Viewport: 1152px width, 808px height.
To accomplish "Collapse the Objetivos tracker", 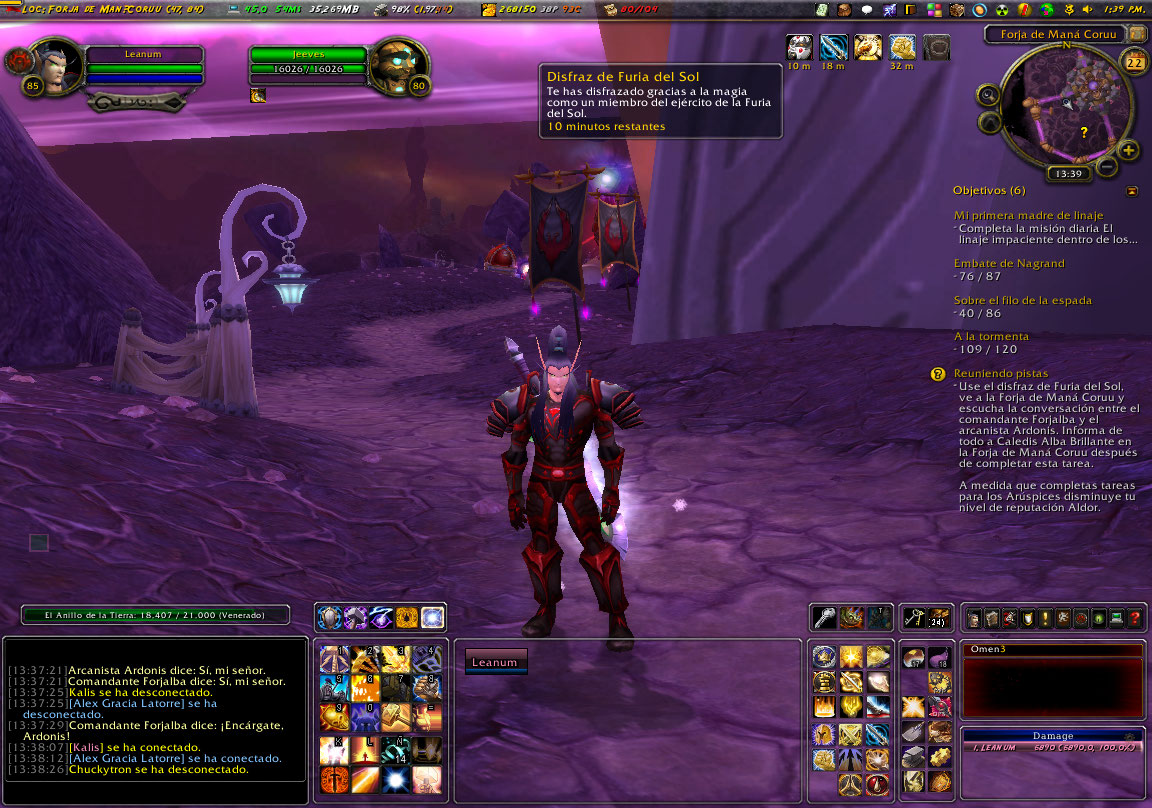I will point(1132,190).
